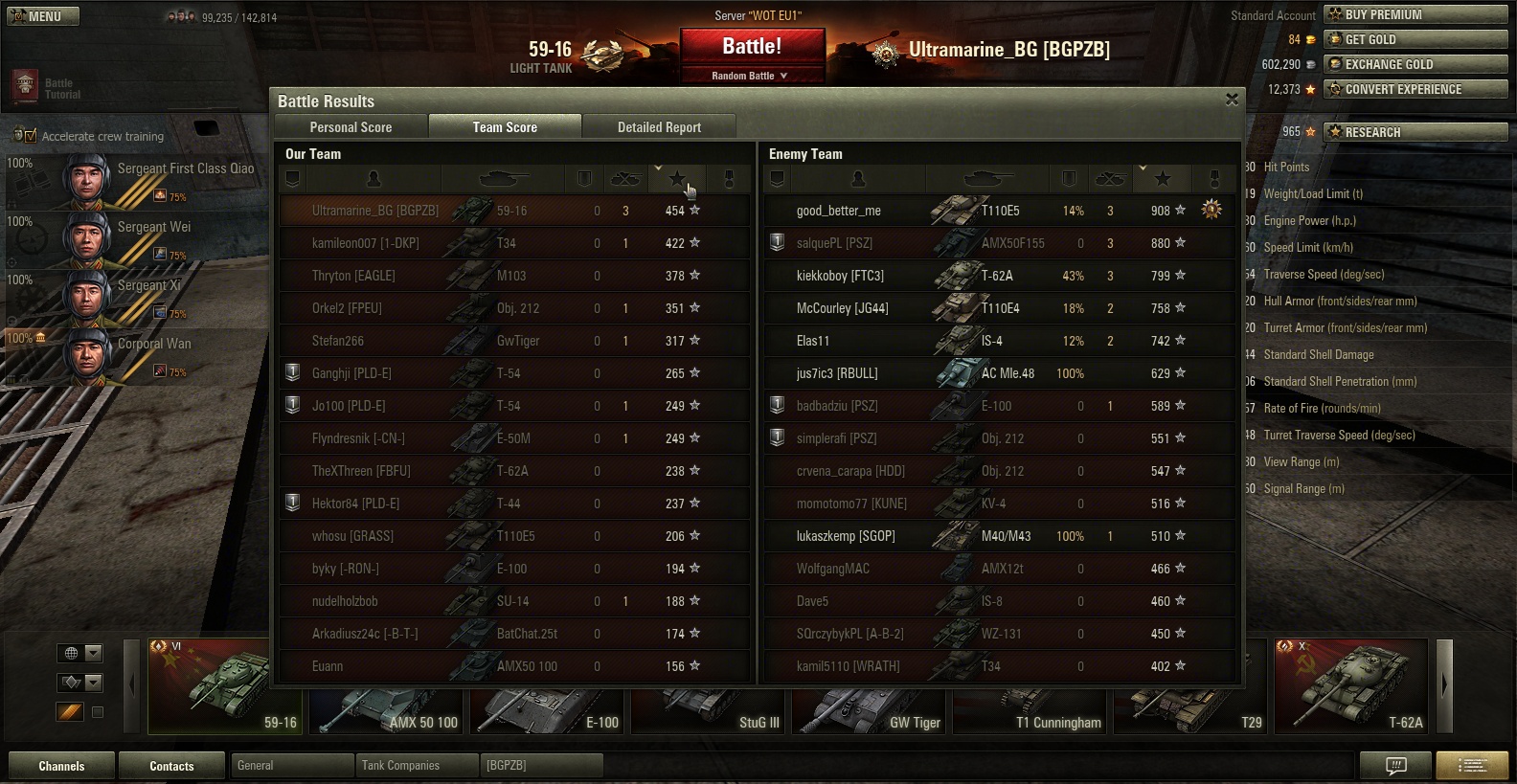Screen dimensions: 1517x784
Task: Start a match with the Battle! button
Action: pyautogui.click(x=752, y=46)
